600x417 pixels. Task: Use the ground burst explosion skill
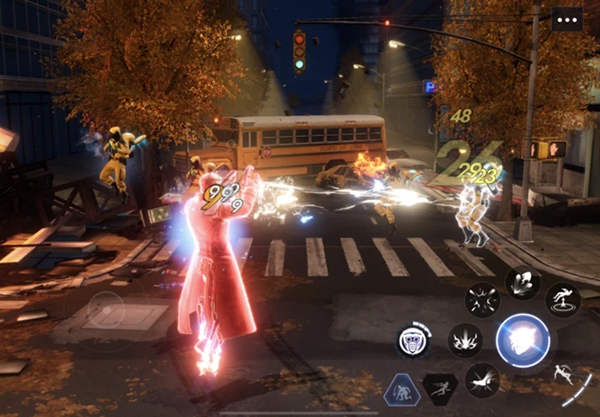click(x=465, y=340)
